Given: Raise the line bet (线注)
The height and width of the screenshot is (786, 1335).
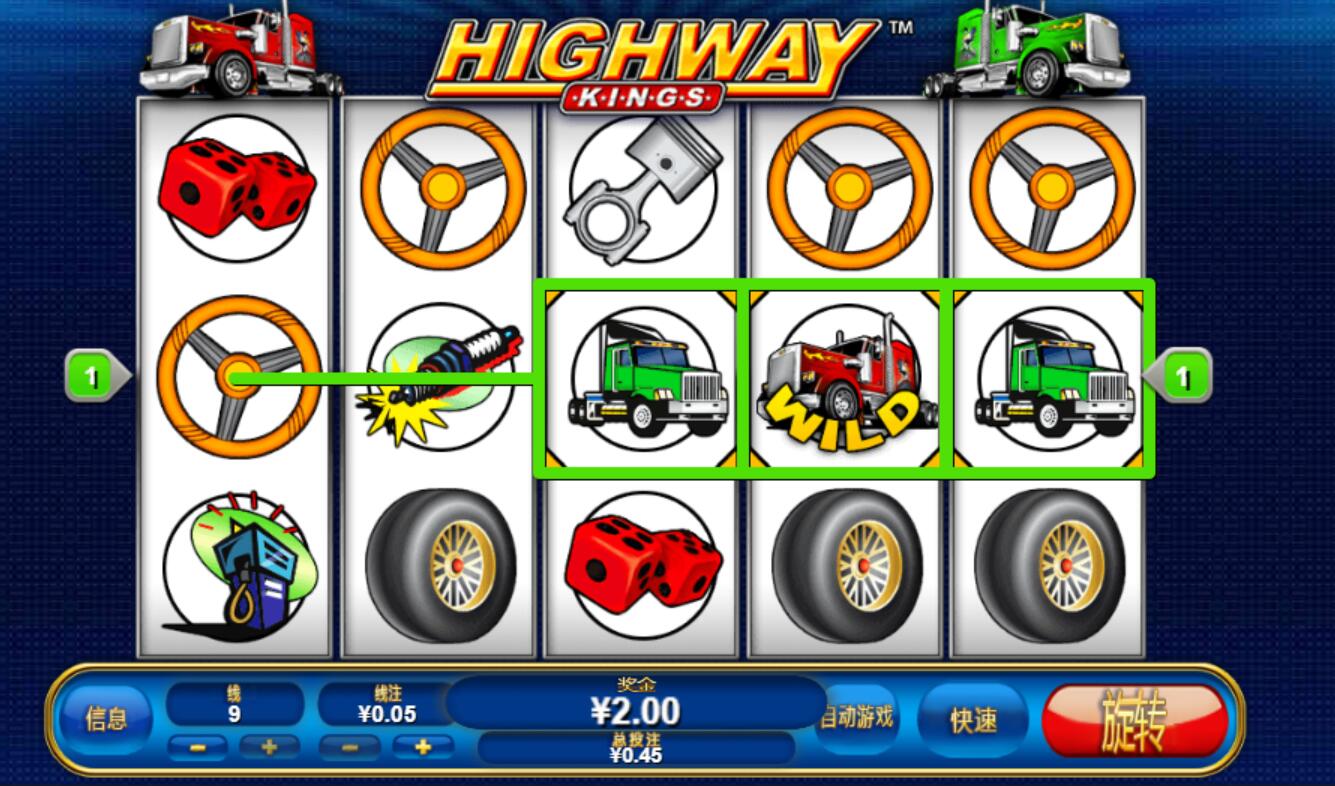Looking at the screenshot, I should tap(422, 746).
